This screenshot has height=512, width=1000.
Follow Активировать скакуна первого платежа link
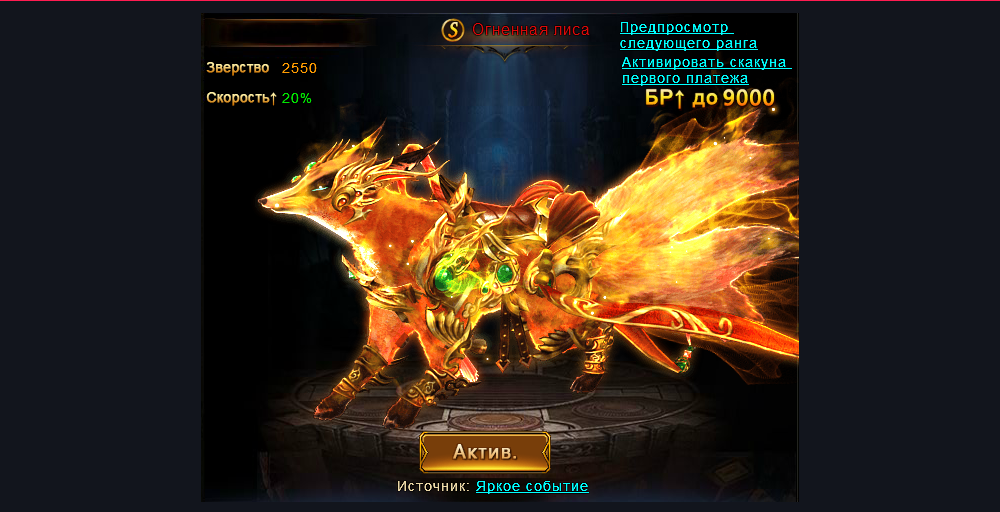pos(705,70)
